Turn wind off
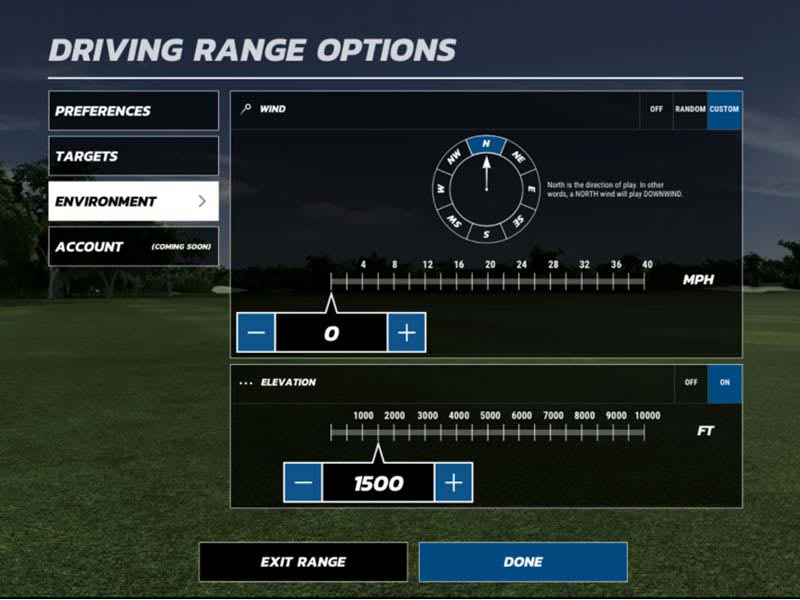This screenshot has height=600, width=800. point(656,110)
